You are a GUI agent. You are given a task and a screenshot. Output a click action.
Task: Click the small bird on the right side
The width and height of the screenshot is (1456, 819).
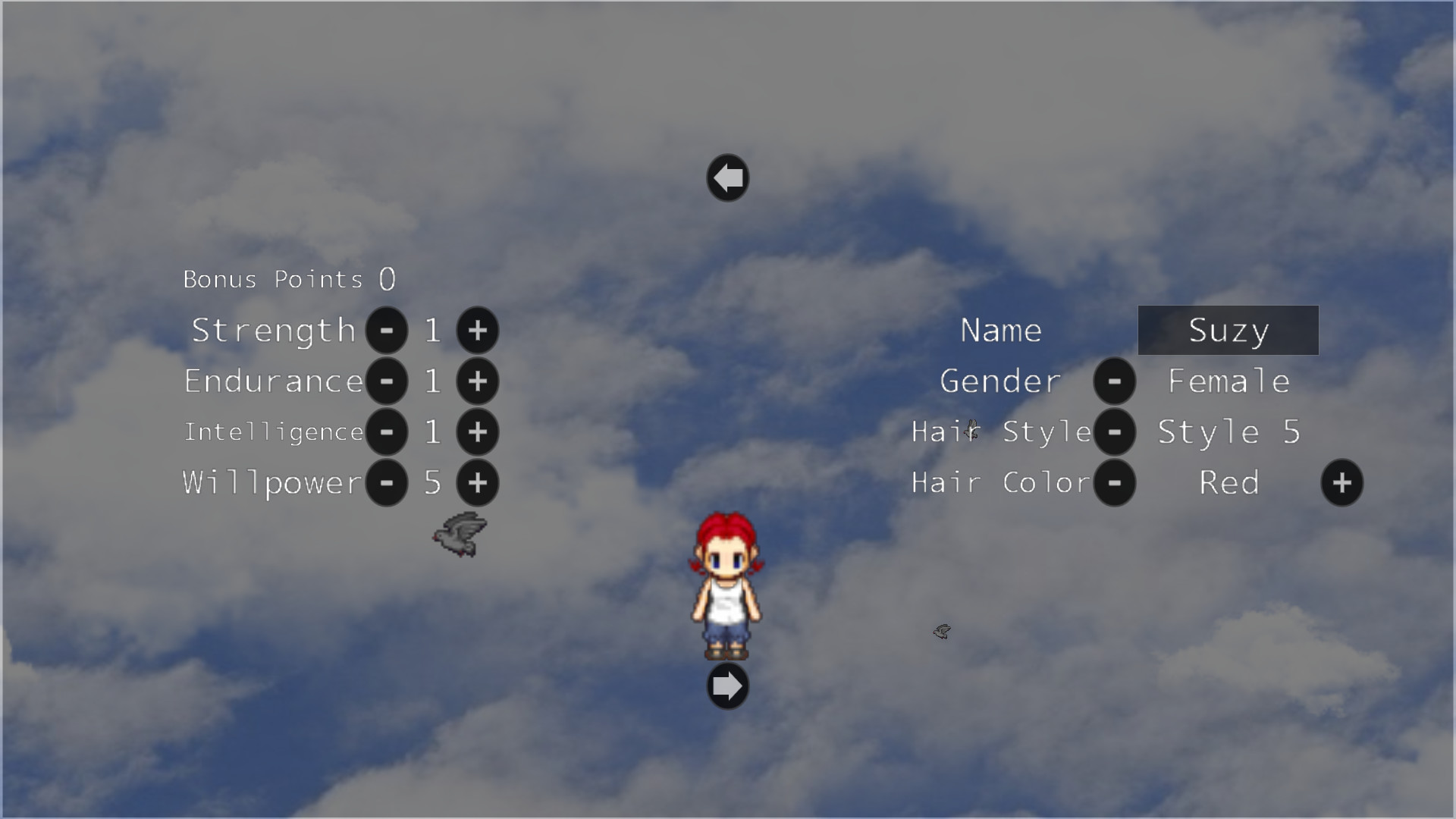point(942,632)
